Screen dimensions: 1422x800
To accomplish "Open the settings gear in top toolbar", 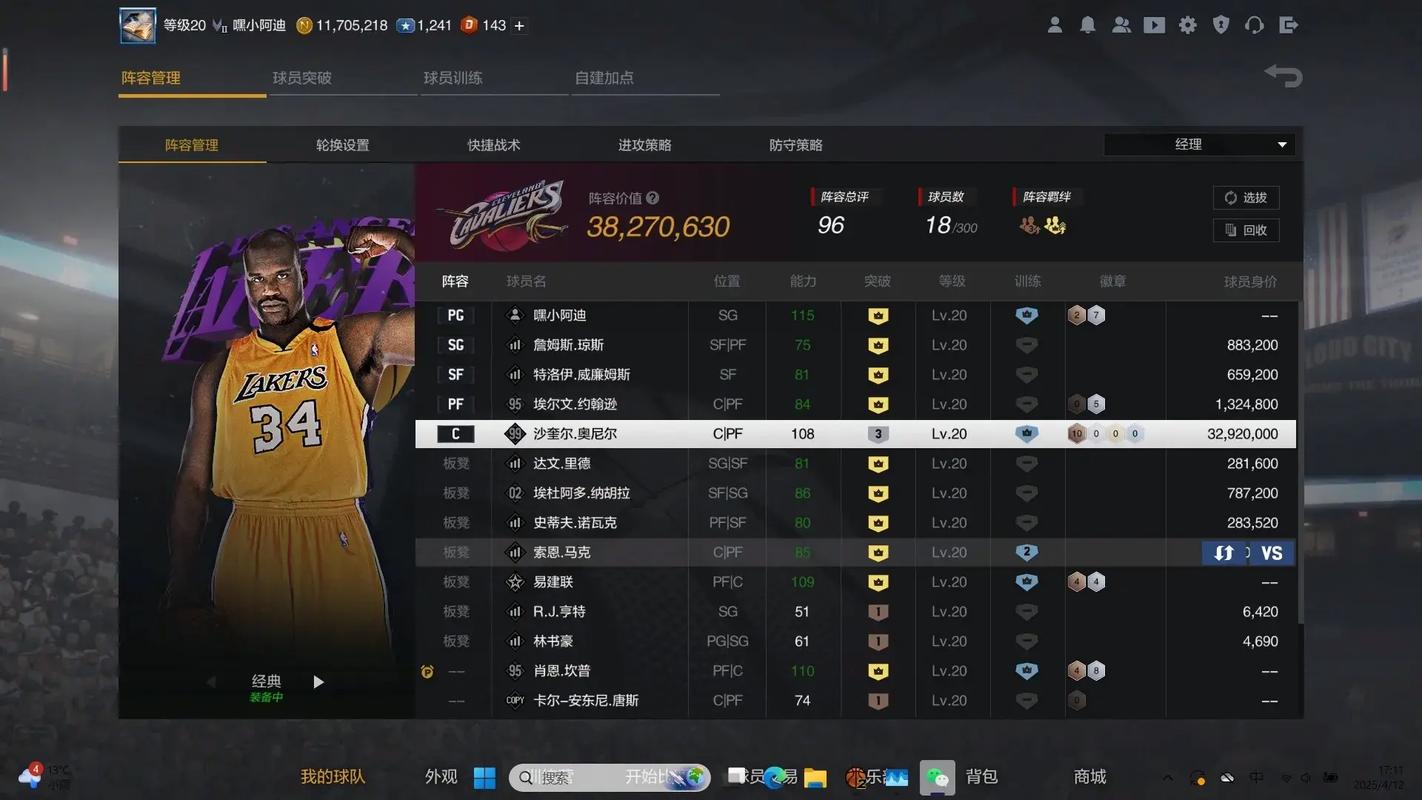I will 1188,24.
